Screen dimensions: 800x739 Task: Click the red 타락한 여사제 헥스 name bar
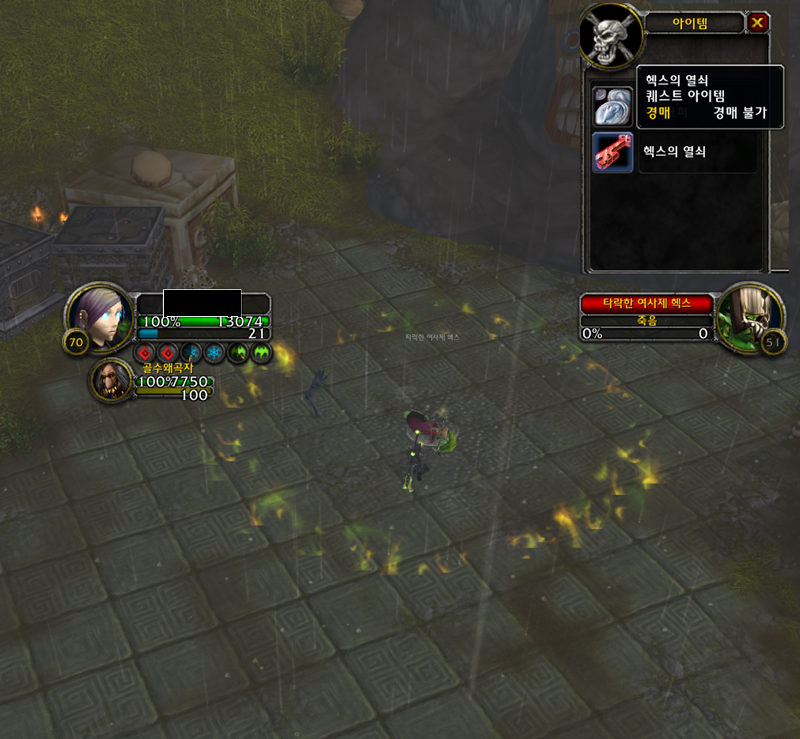tap(646, 303)
